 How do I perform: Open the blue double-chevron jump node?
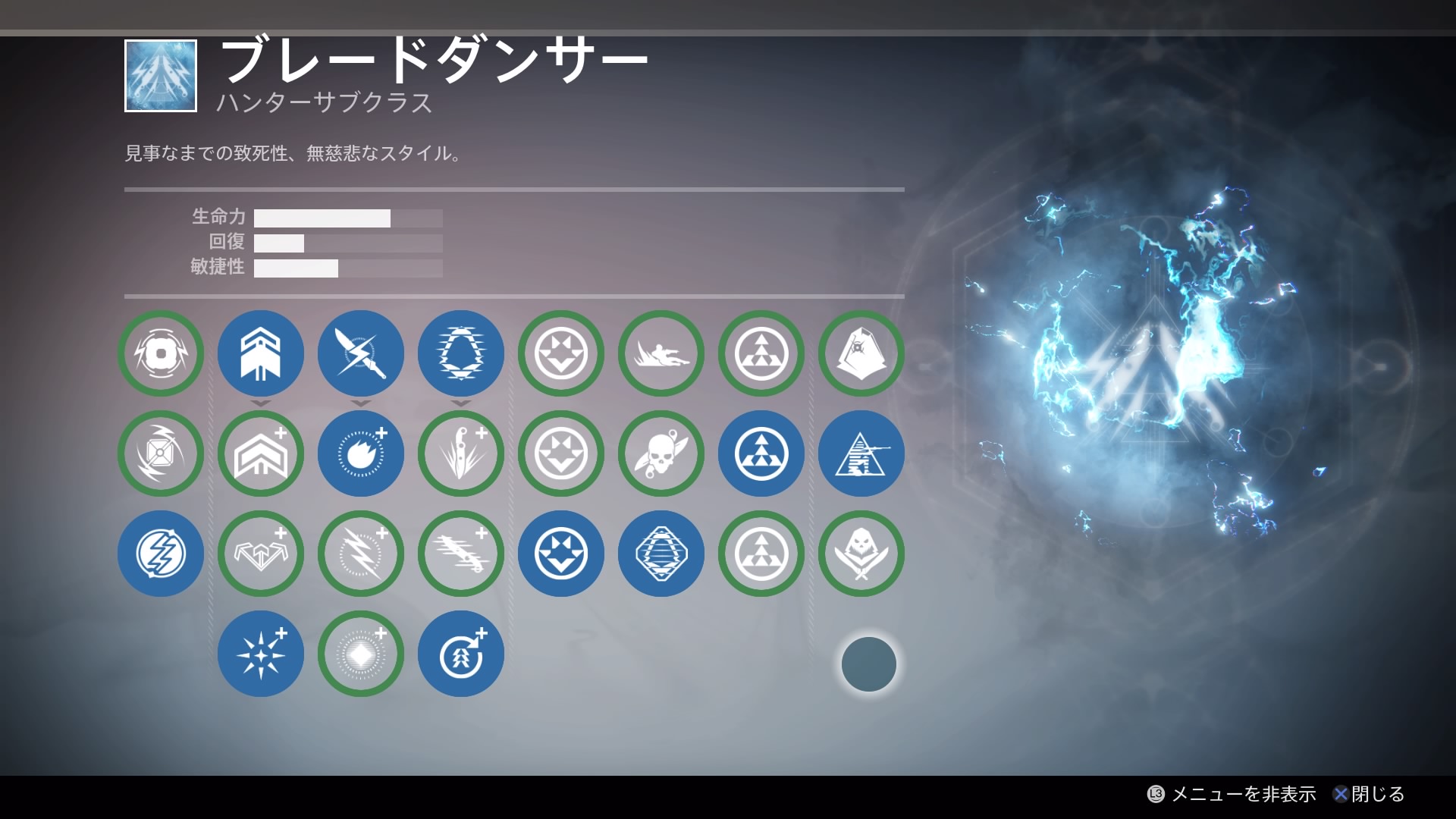[x=261, y=353]
